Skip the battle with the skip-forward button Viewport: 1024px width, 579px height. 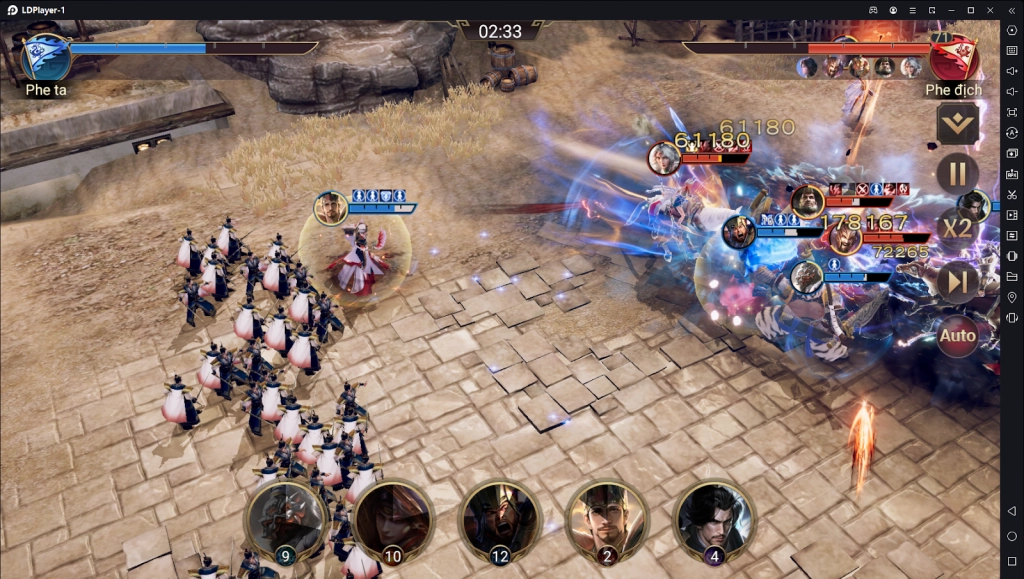pyautogui.click(x=957, y=283)
